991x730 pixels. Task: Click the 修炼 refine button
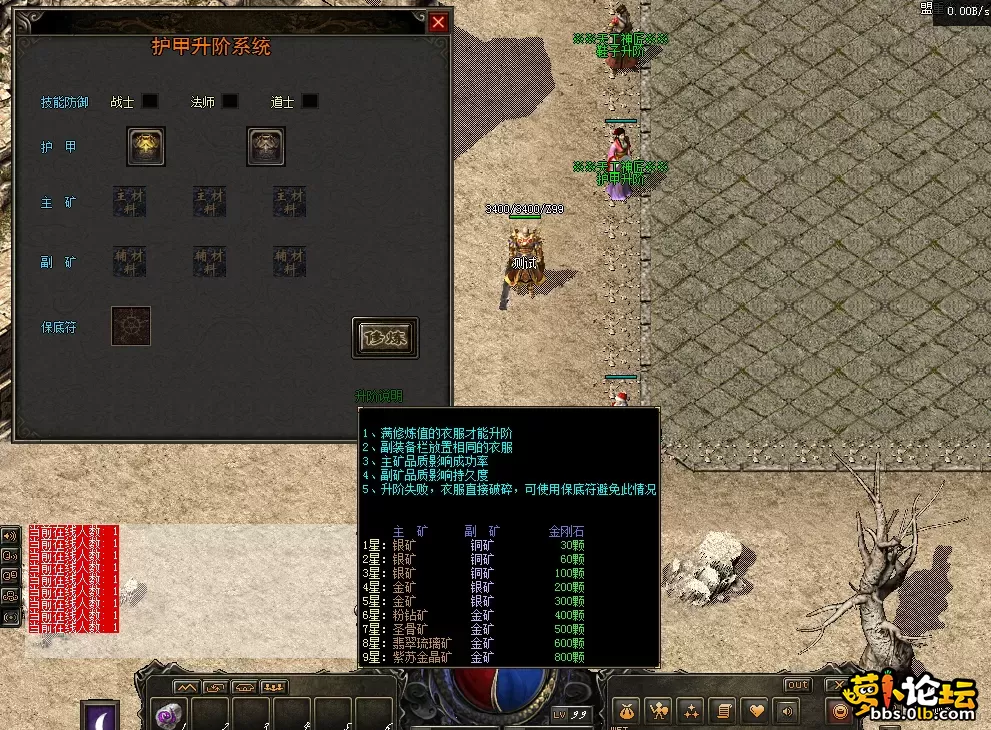385,338
